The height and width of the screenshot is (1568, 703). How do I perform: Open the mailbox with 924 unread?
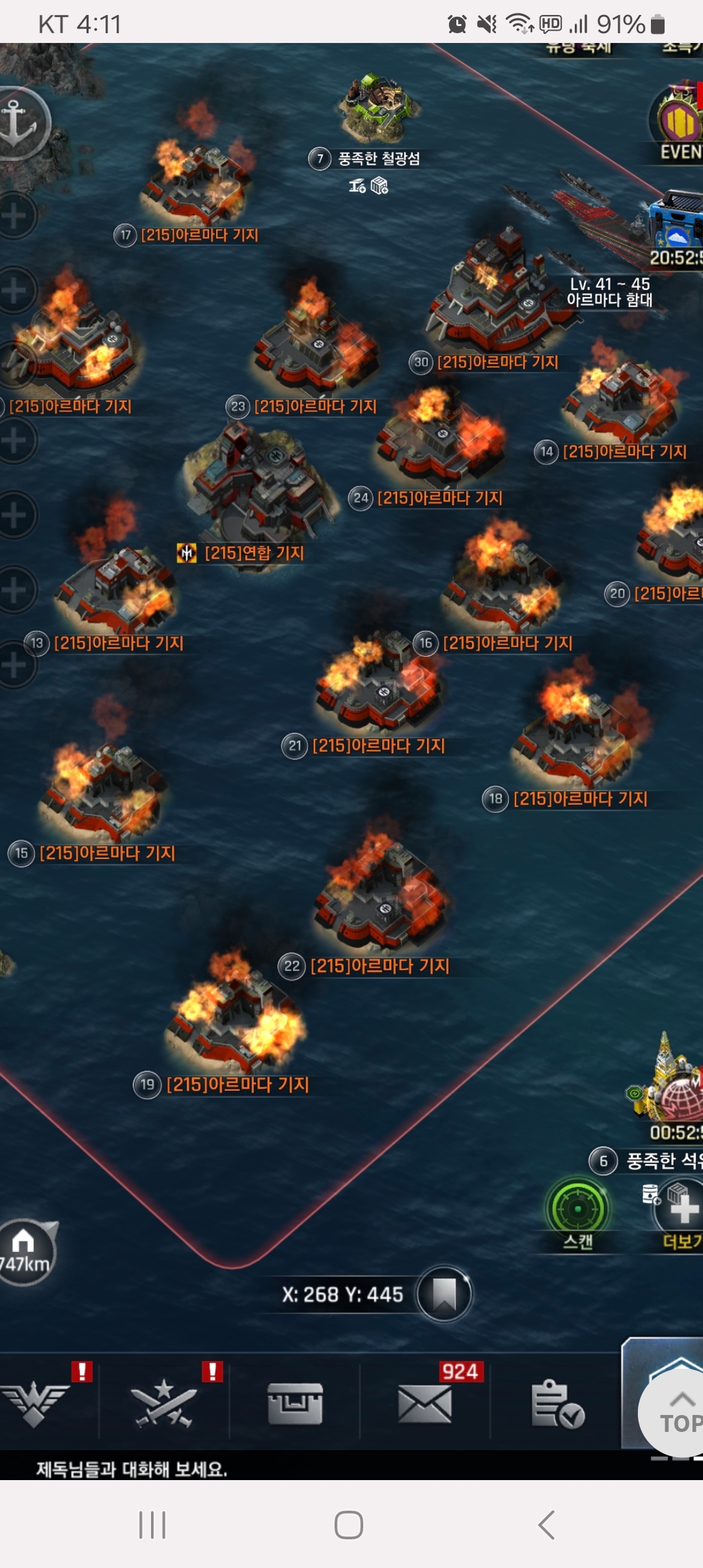pos(425,1403)
